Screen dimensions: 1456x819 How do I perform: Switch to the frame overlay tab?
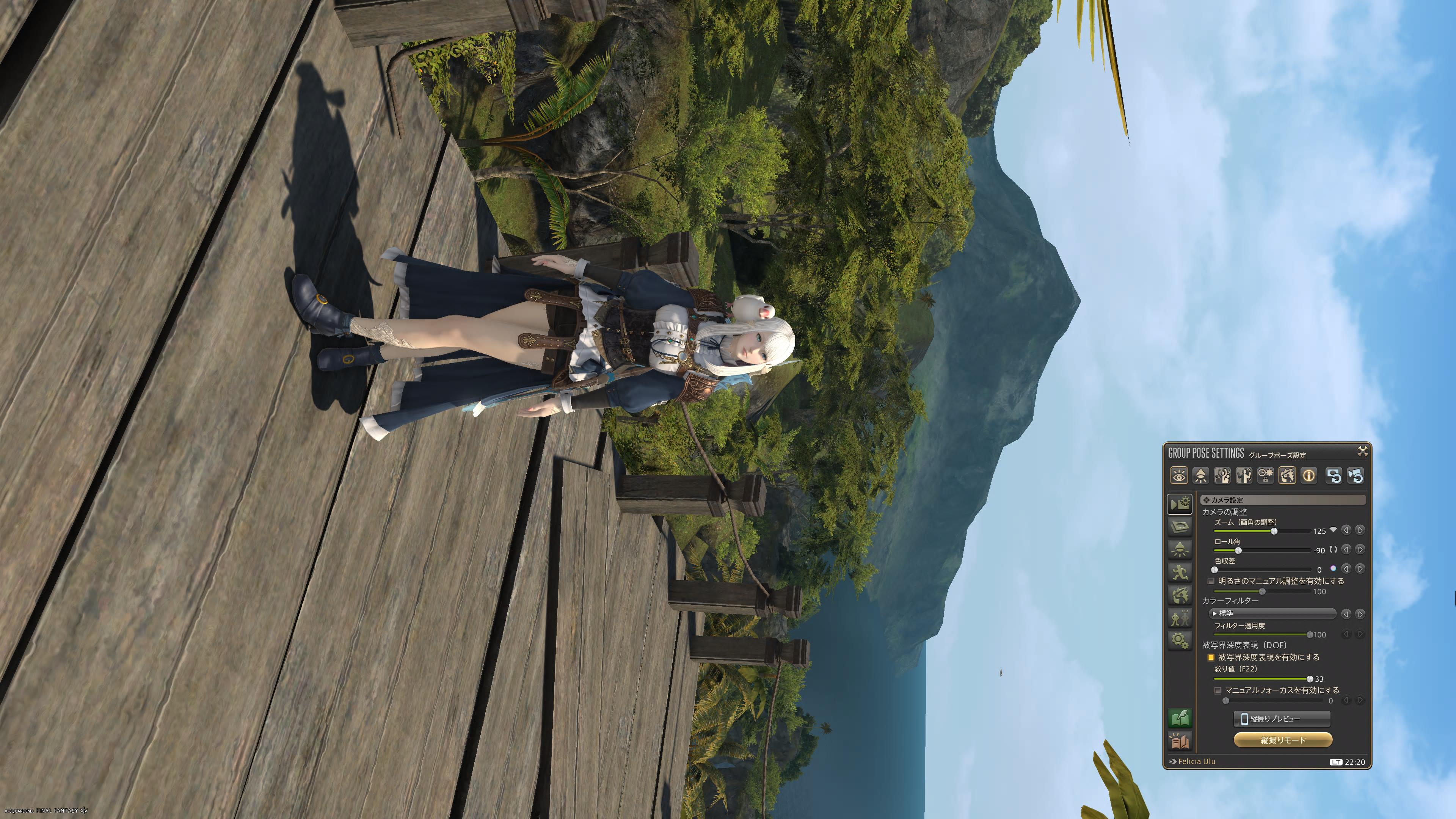pyautogui.click(x=1180, y=527)
